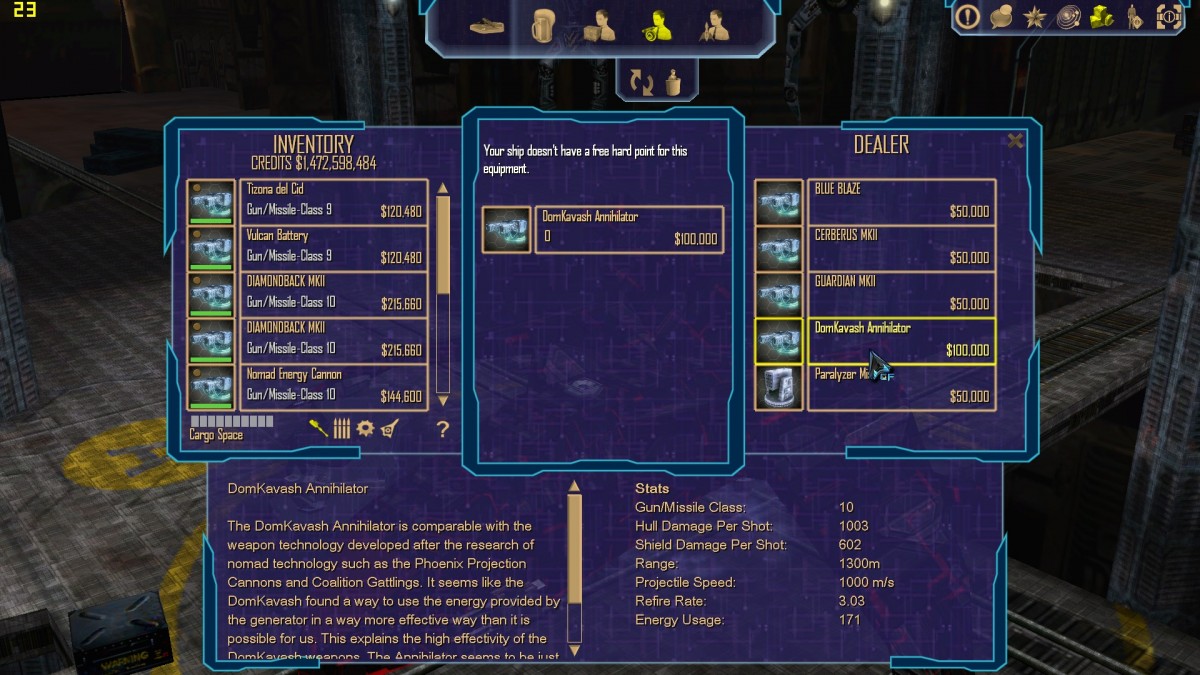Pick the Paralyzer item from dealer
Screen dimensions: 1200x675
(x=900, y=387)
